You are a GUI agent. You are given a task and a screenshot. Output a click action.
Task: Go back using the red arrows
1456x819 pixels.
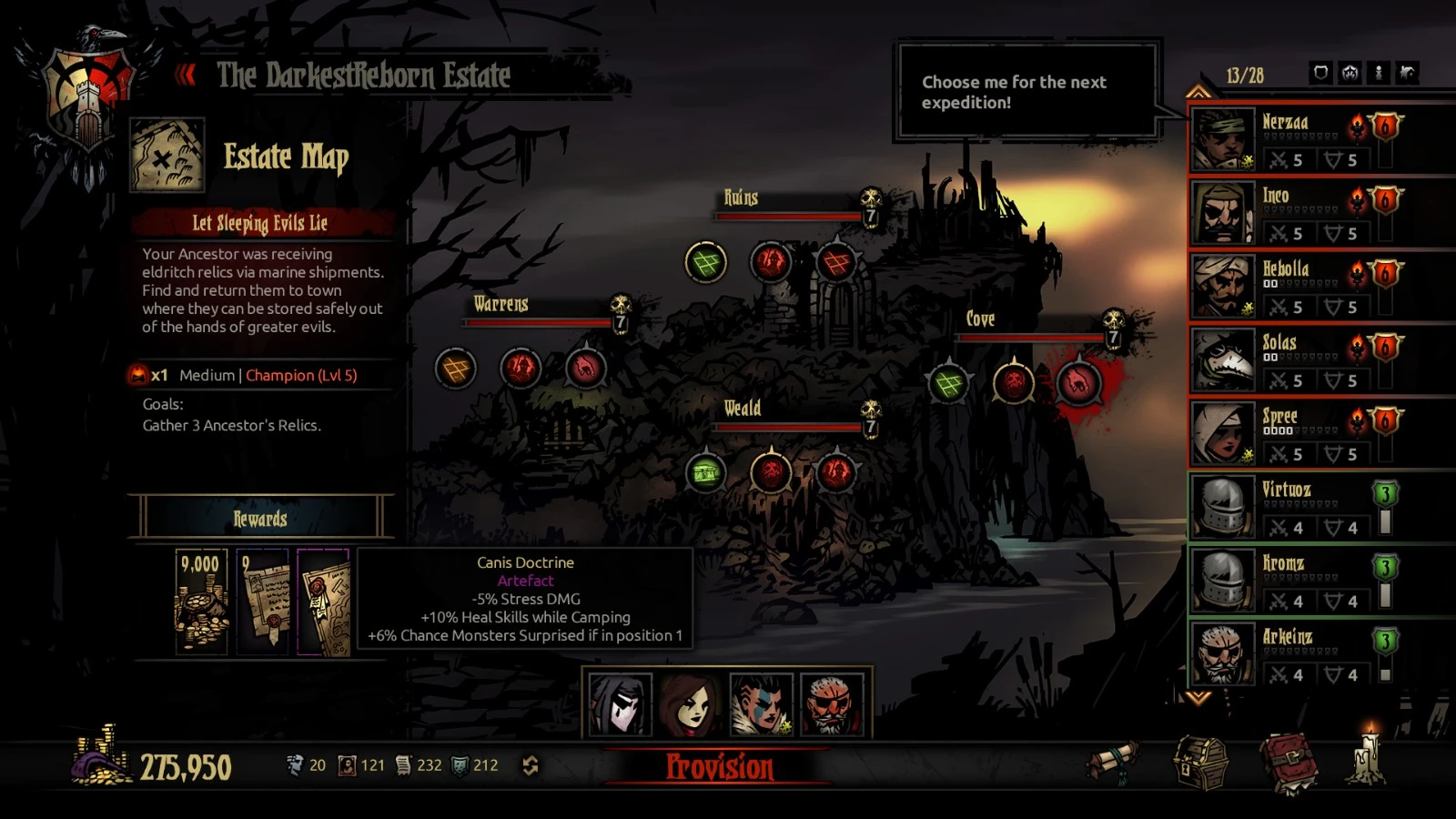click(186, 75)
